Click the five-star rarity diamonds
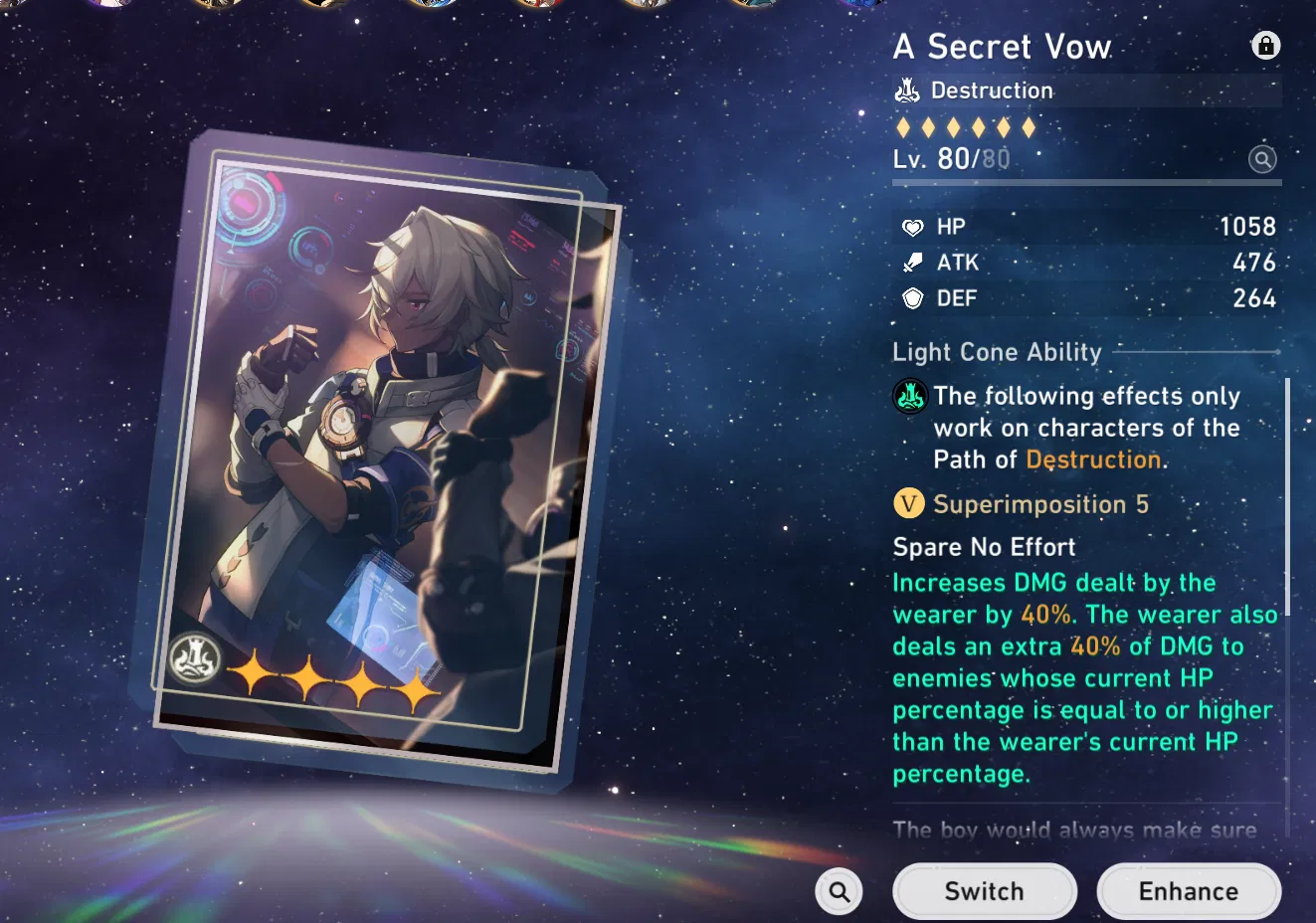Image resolution: width=1316 pixels, height=923 pixels. [x=966, y=127]
